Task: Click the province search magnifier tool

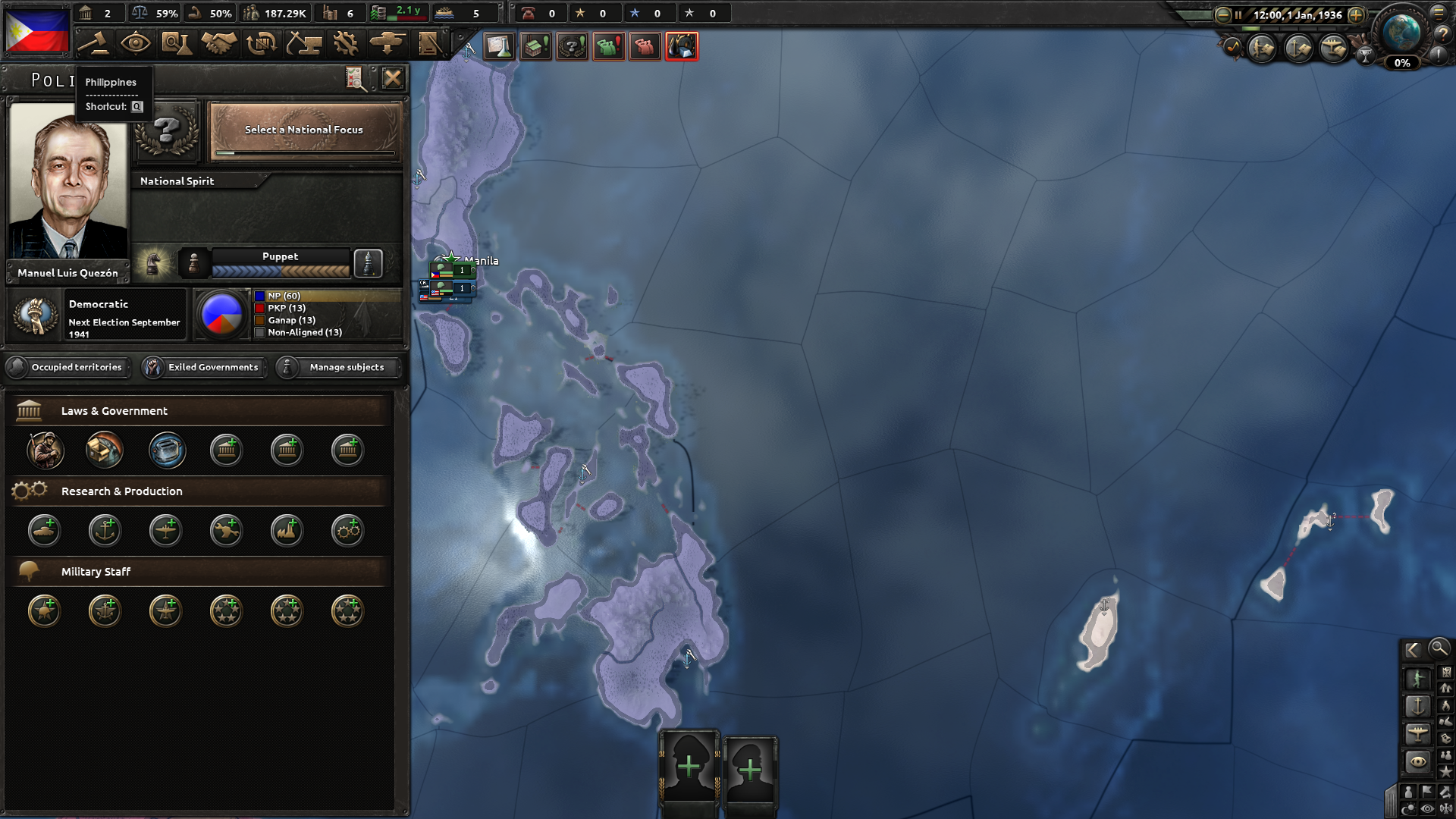Action: tap(1439, 649)
